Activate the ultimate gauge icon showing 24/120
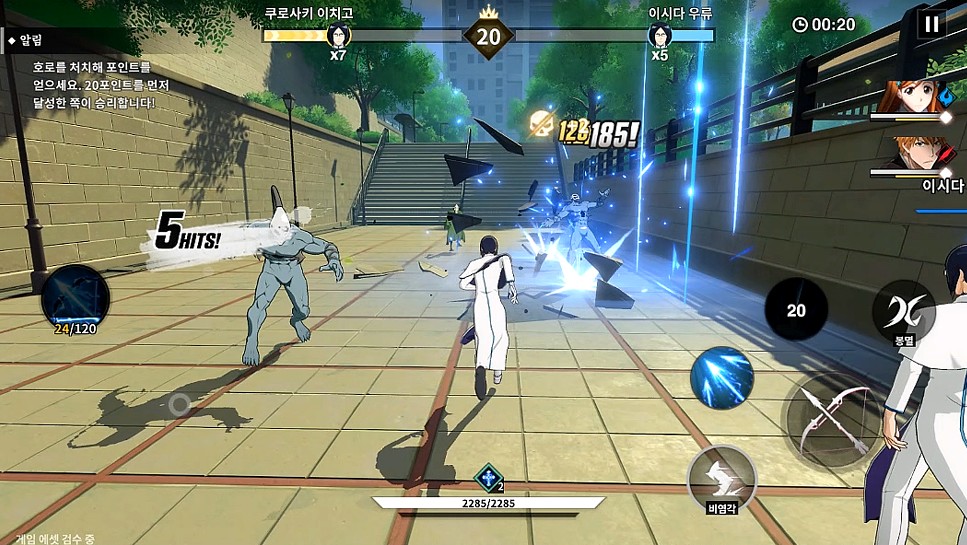Screen dimensions: 967x545 pos(75,297)
